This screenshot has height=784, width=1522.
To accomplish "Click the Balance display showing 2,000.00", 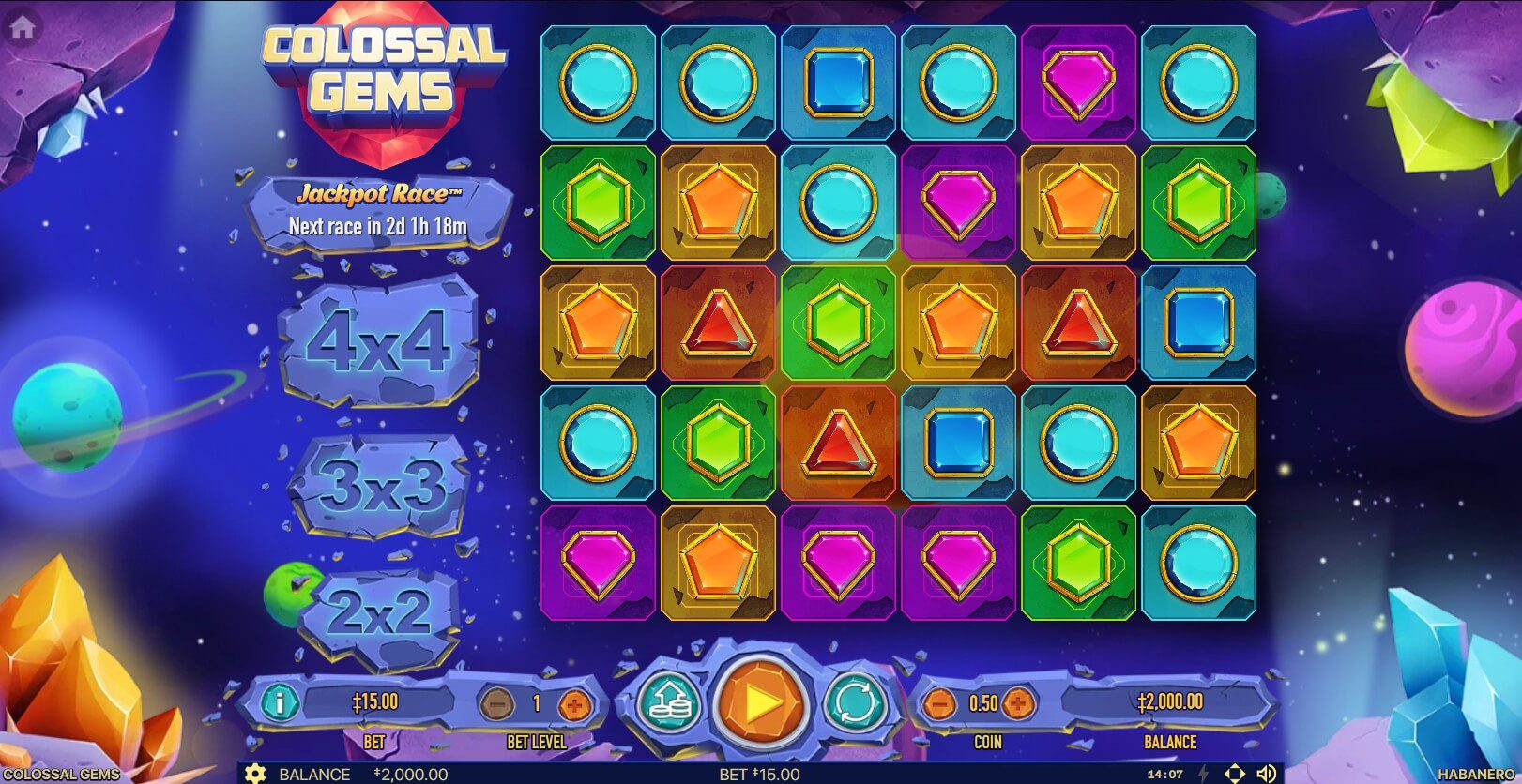I will click(x=1172, y=701).
